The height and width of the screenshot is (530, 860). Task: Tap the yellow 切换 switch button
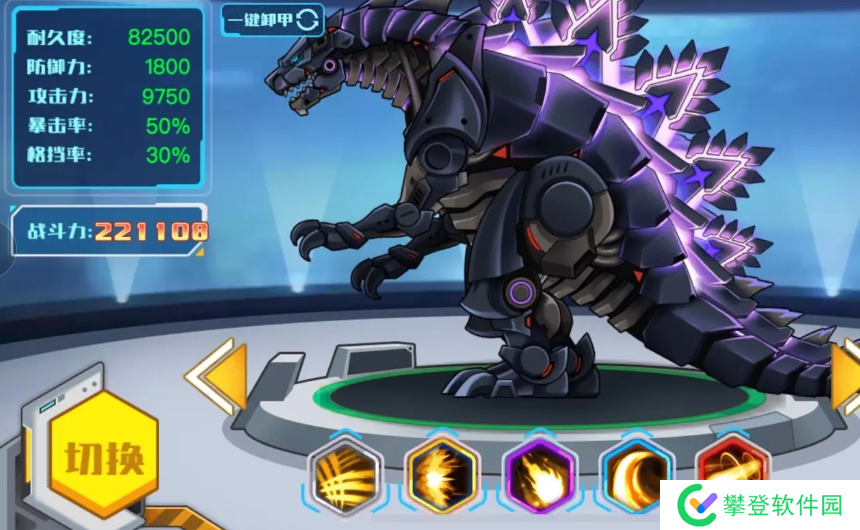(104, 458)
